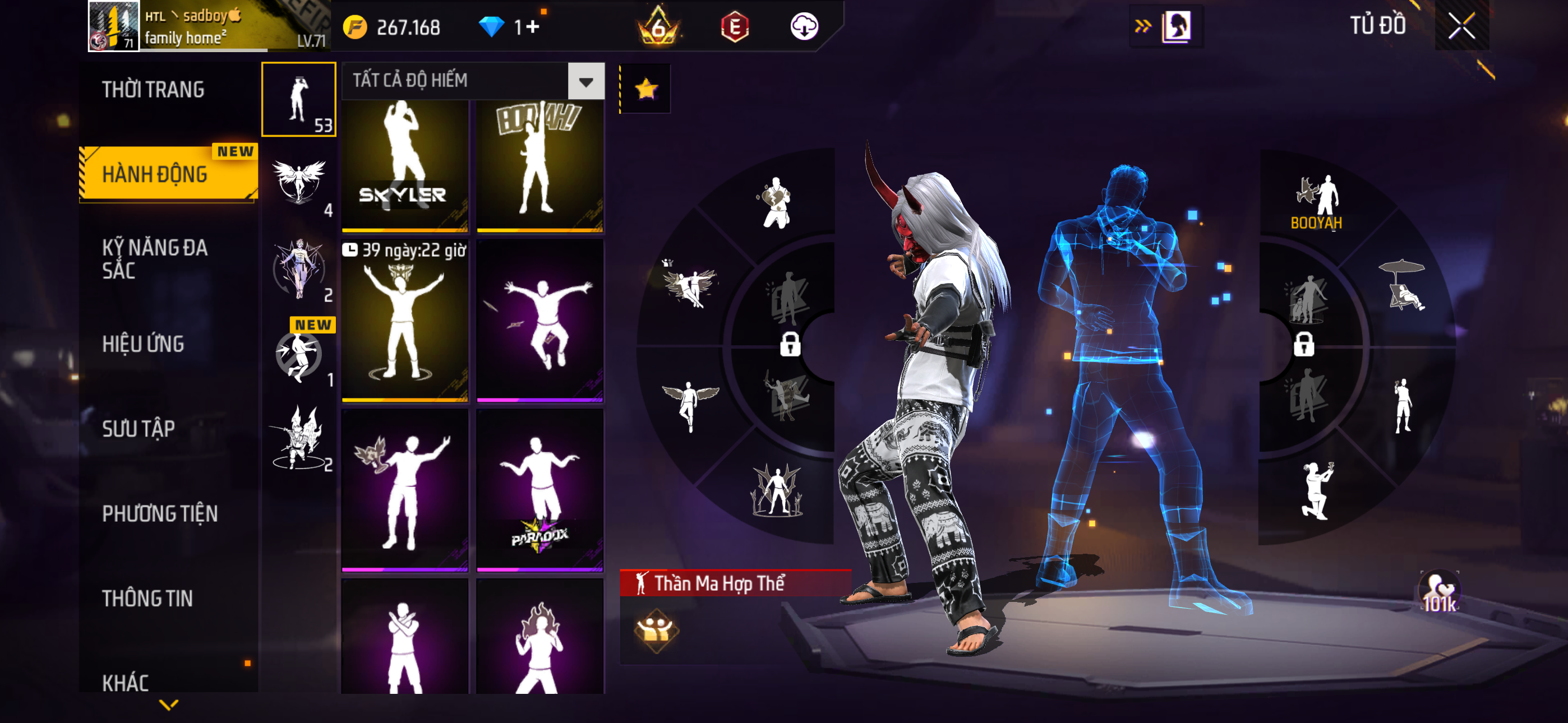Open the THỜI TRANG category
Image resolution: width=1568 pixels, height=723 pixels.
click(154, 90)
